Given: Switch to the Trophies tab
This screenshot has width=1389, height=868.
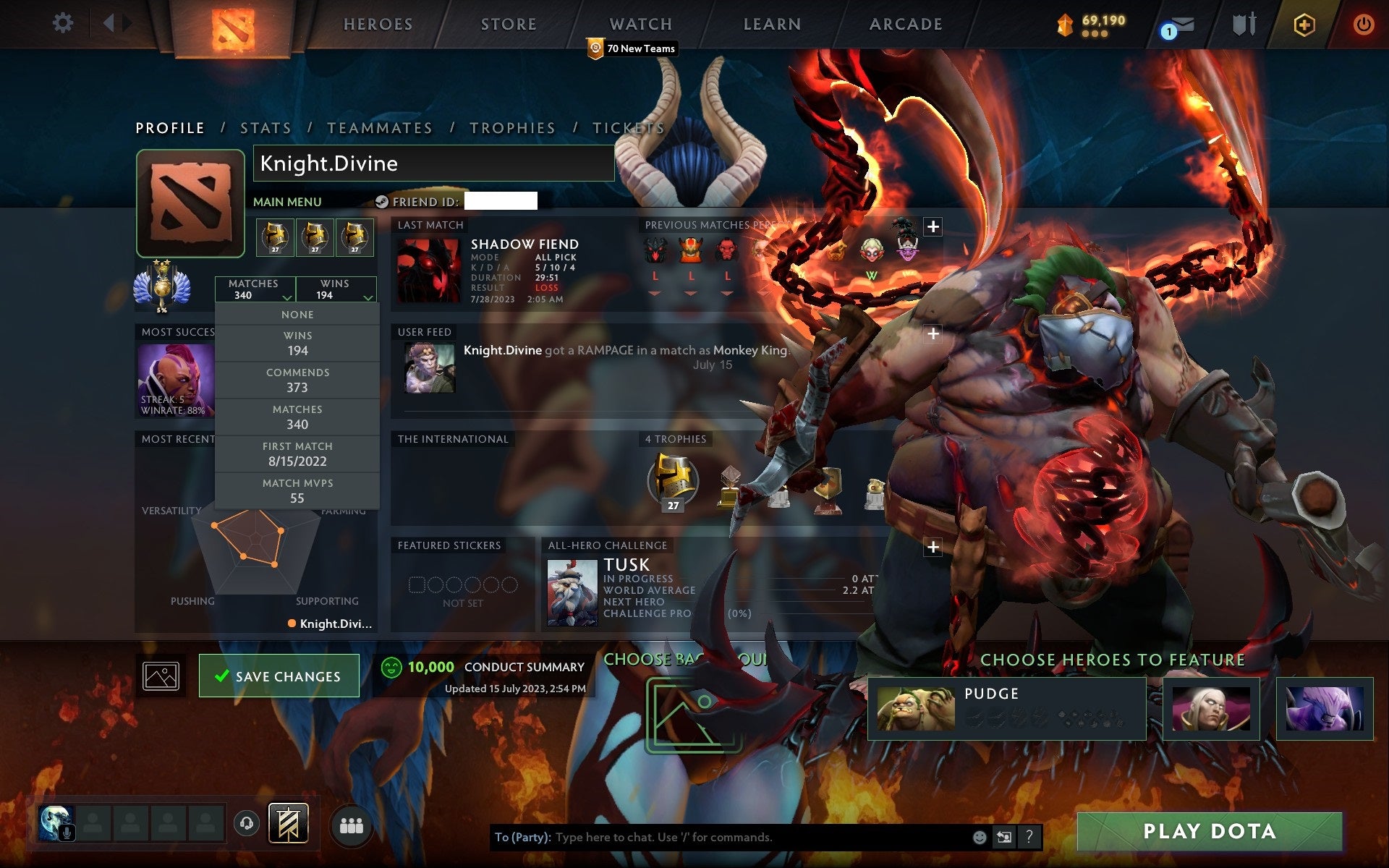Looking at the screenshot, I should pyautogui.click(x=512, y=127).
